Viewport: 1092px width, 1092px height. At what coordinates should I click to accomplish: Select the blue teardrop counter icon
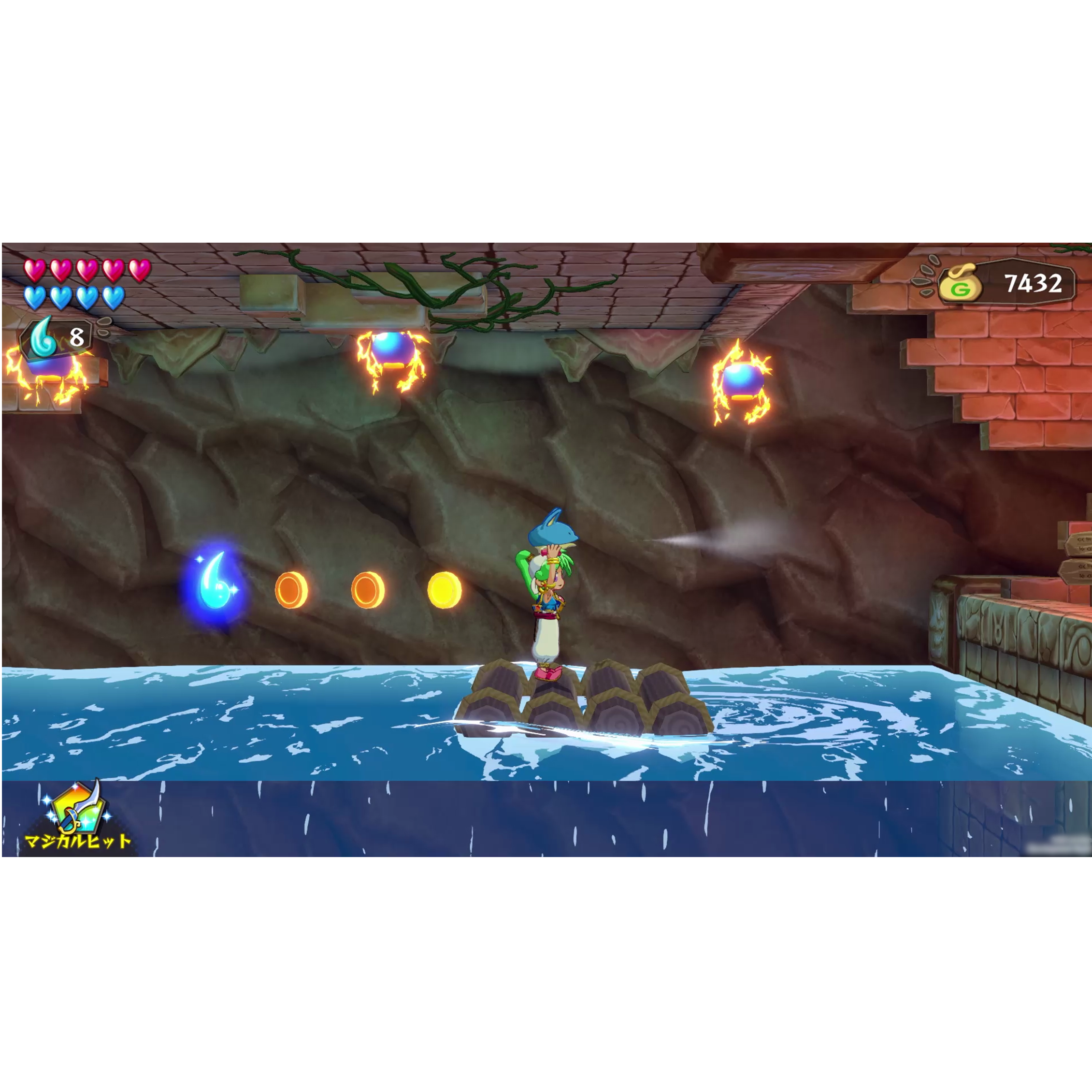coord(43,338)
